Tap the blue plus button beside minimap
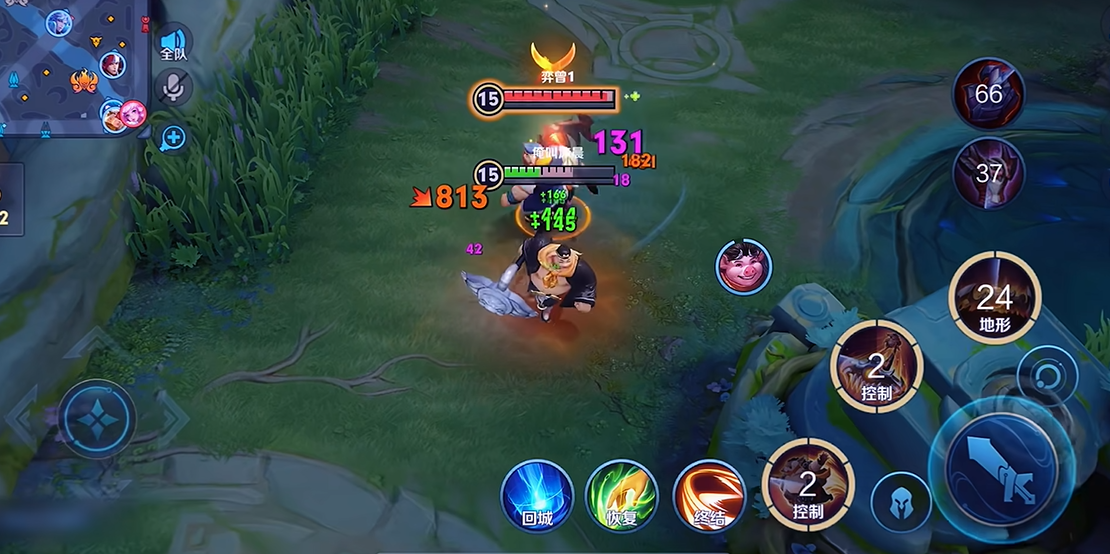 (174, 138)
